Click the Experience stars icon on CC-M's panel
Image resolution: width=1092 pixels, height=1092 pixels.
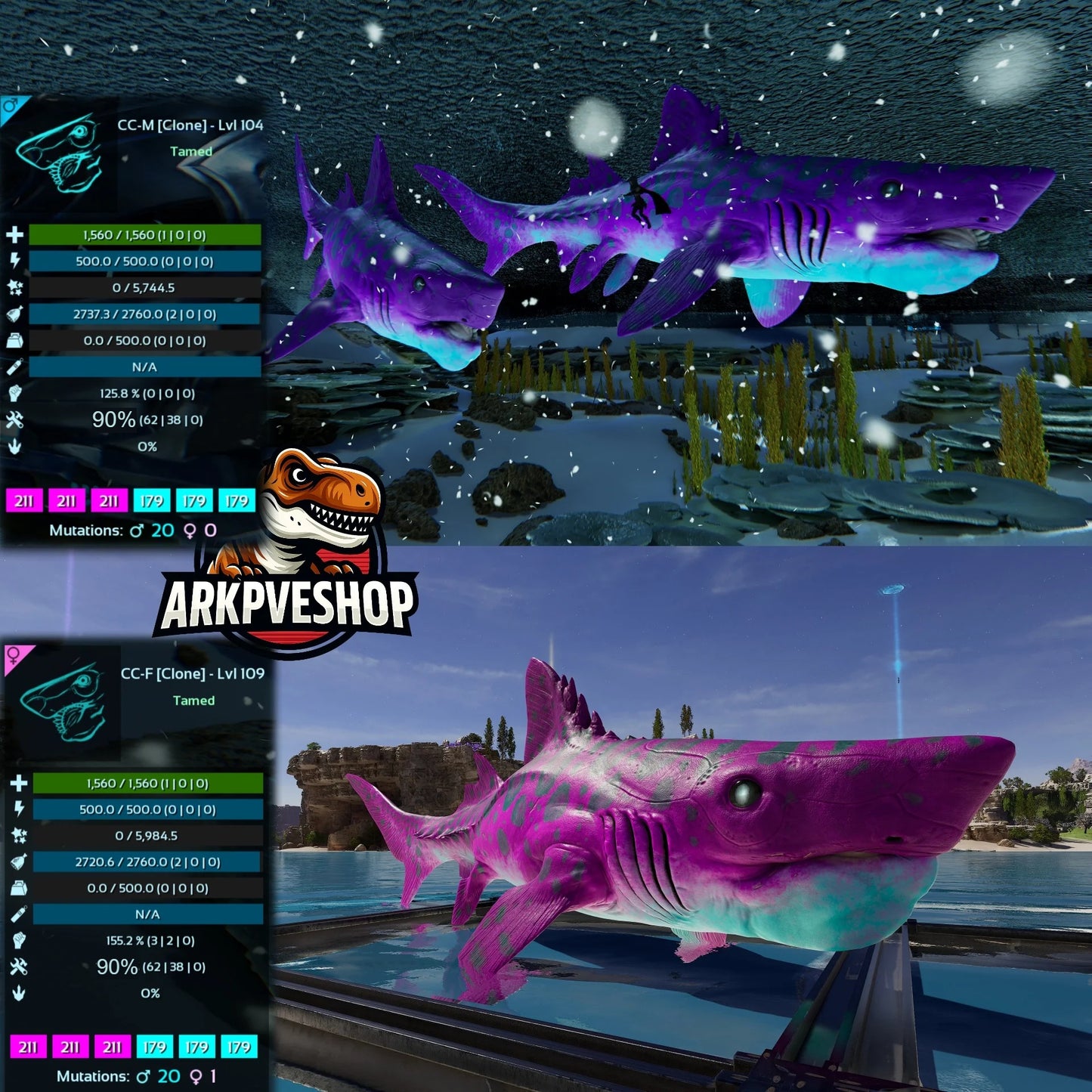click(14, 289)
